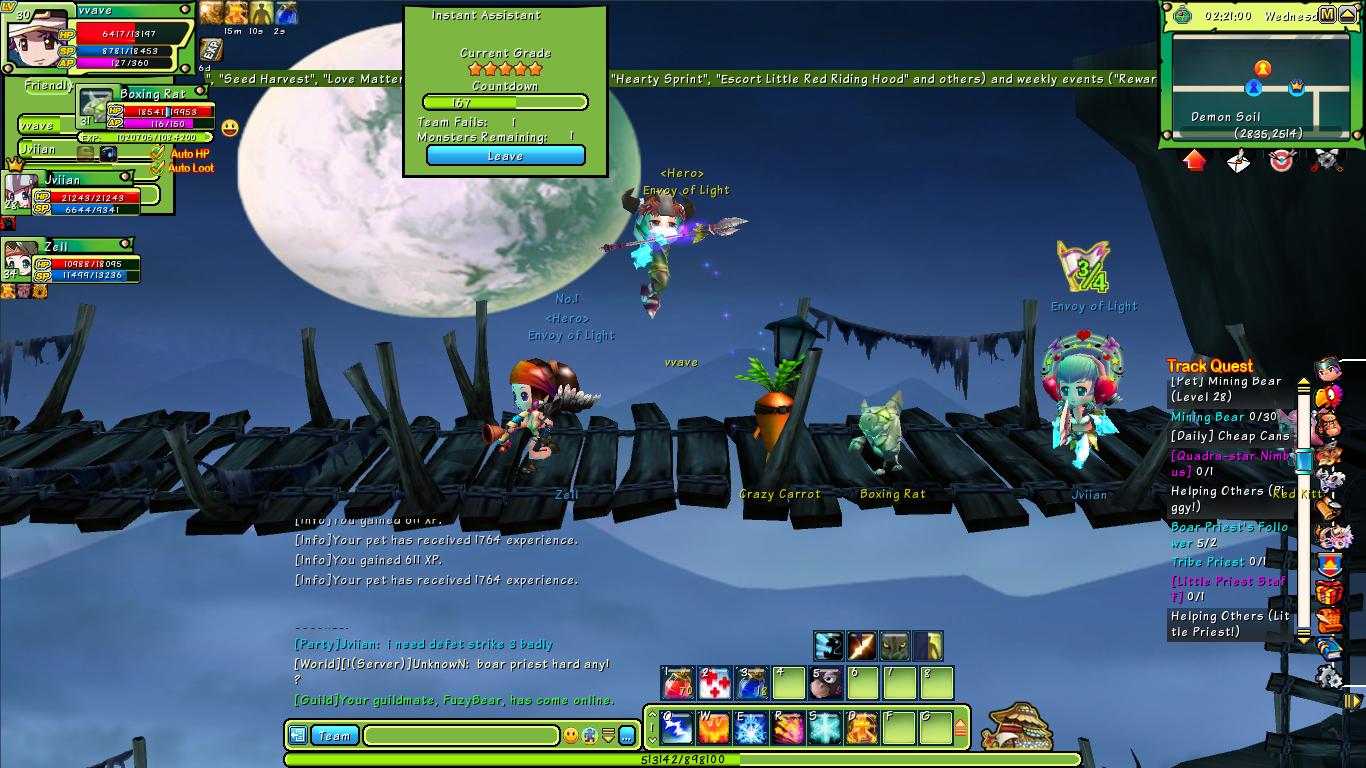
Task: Cast the ice crystal skill on E
Action: [752, 727]
